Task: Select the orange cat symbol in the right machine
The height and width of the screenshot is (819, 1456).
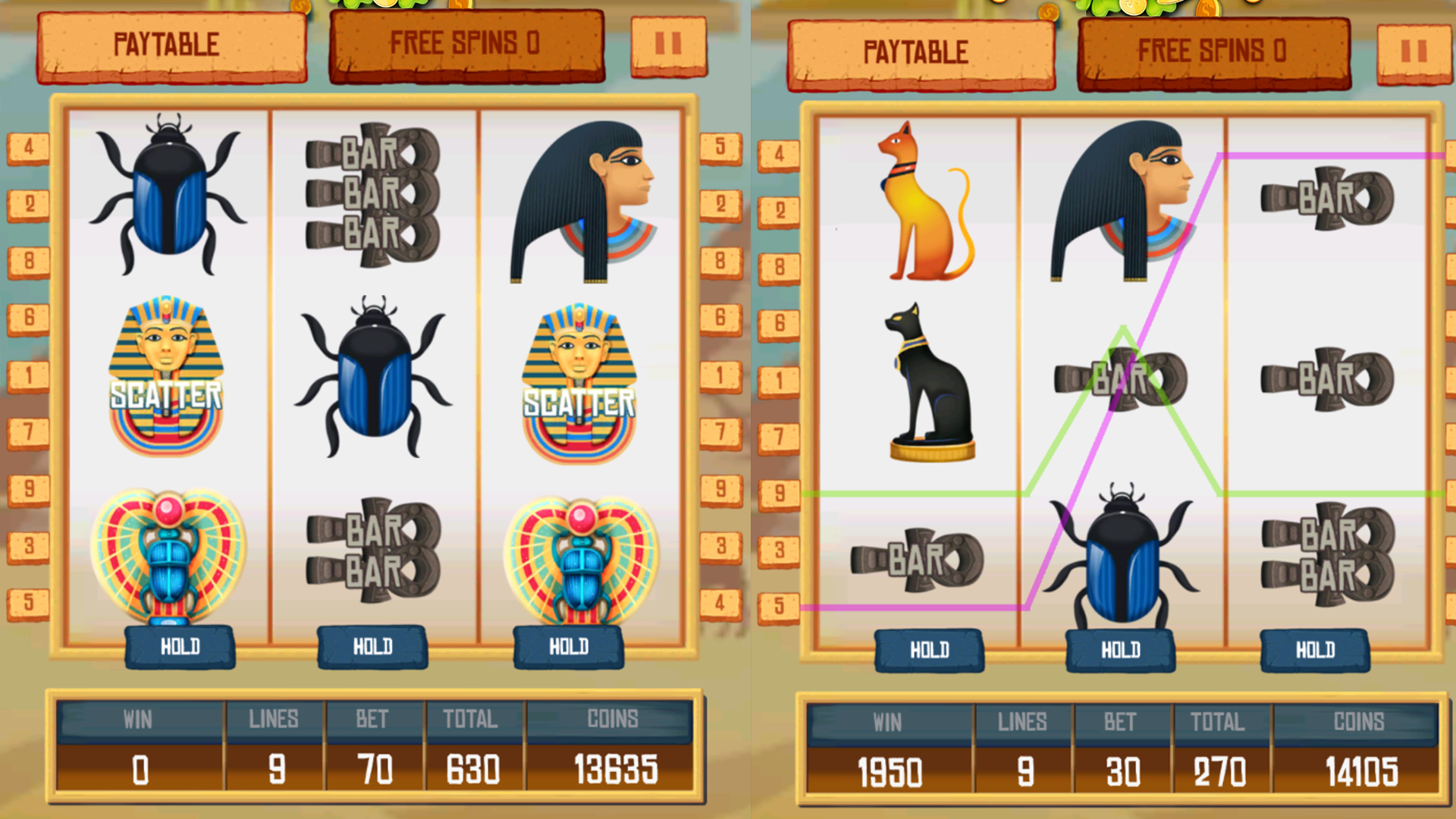Action: [x=921, y=201]
